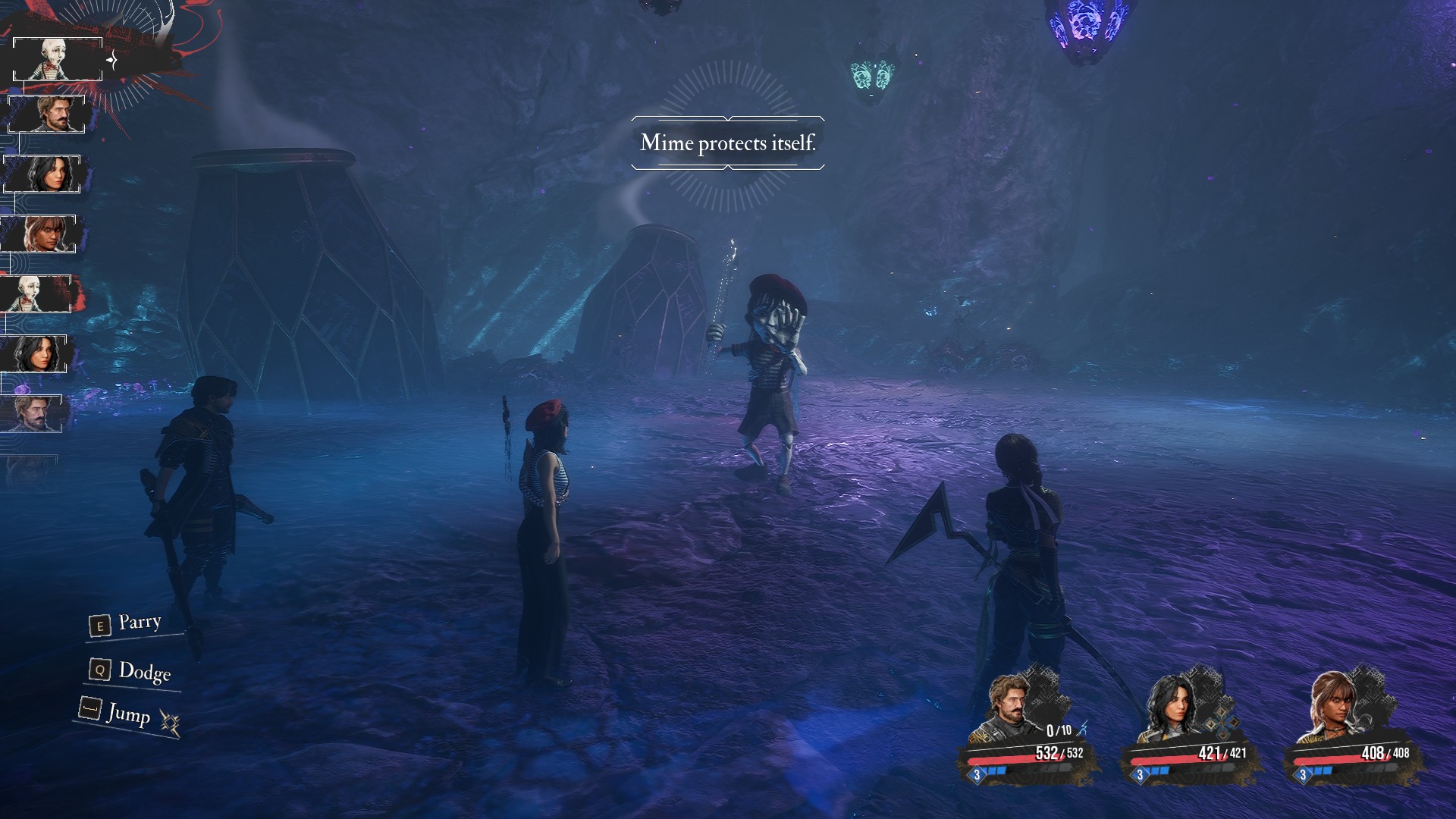Viewport: 1456px width, 819px height.
Task: Select the active Mime turn portrait
Action: point(58,59)
